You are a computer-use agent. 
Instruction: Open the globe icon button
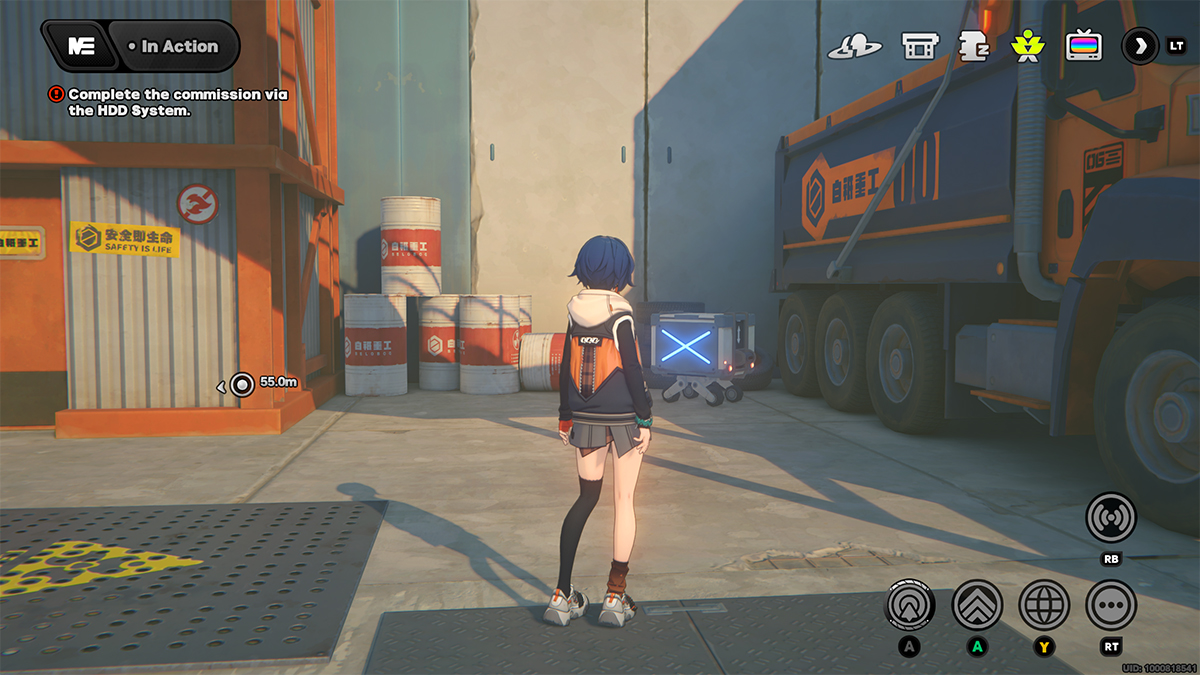coord(1044,605)
